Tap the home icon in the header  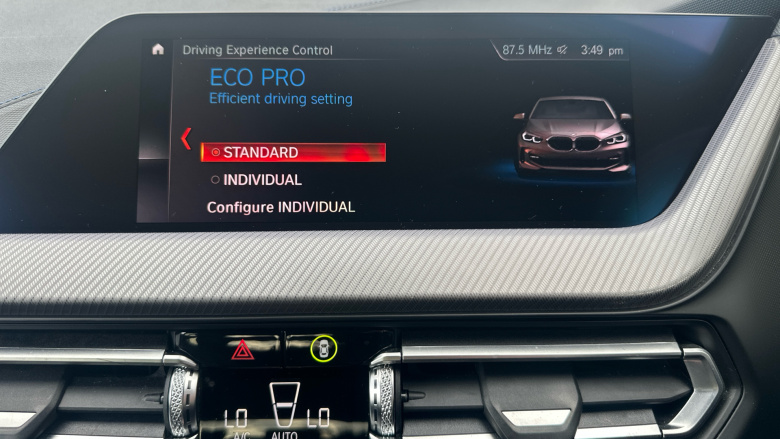(158, 49)
